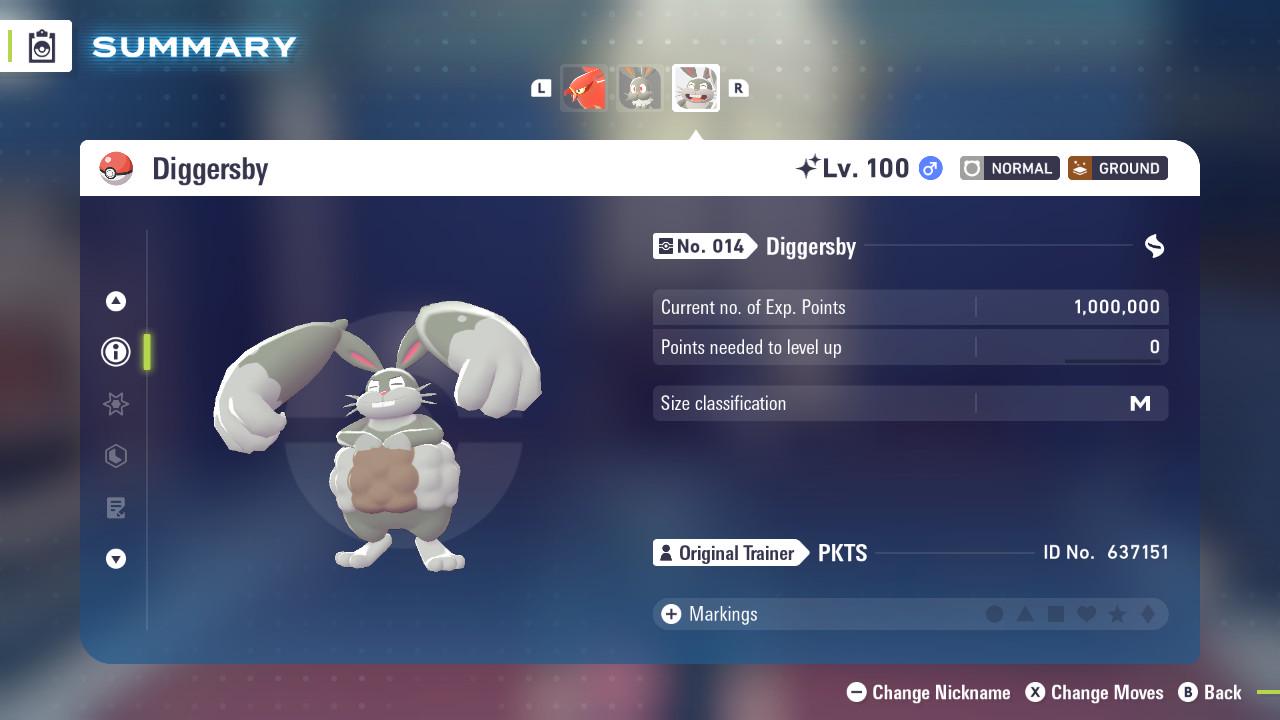Expand the Markings editor with the plus button
Image resolution: width=1280 pixels, height=720 pixels.
pyautogui.click(x=670, y=614)
